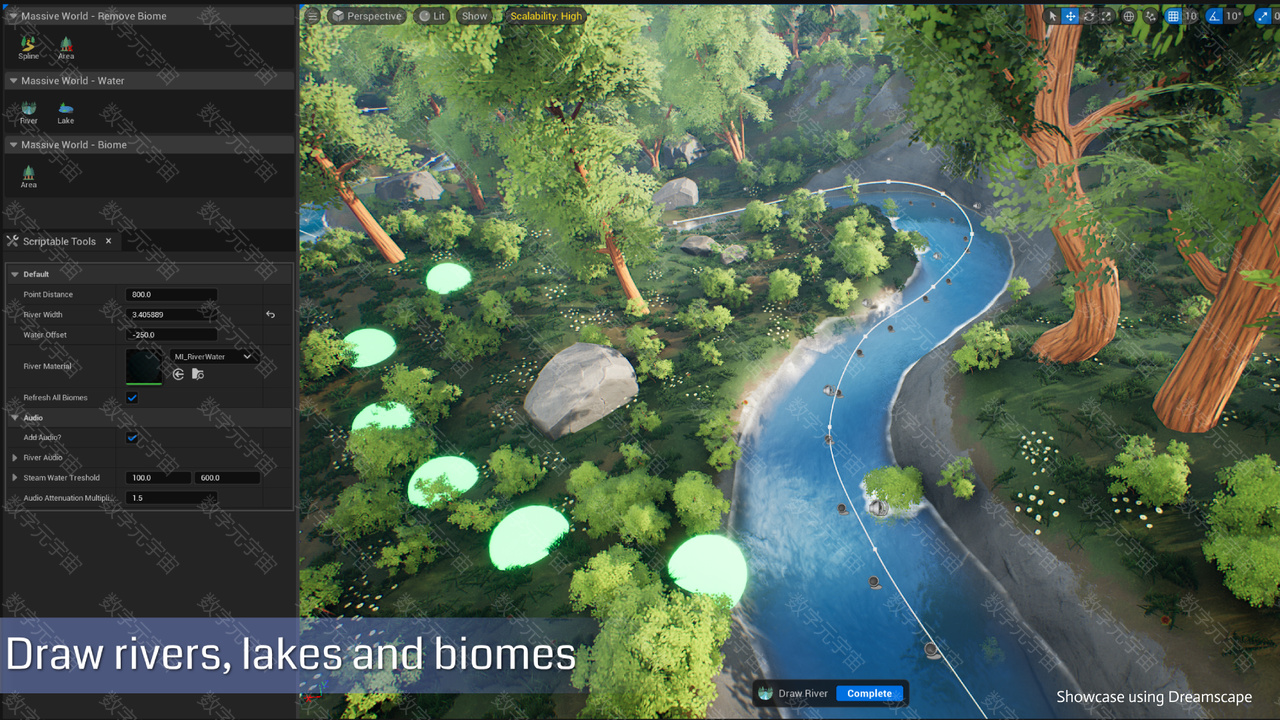
Task: Expand the River Audio property row
Action: 15,458
